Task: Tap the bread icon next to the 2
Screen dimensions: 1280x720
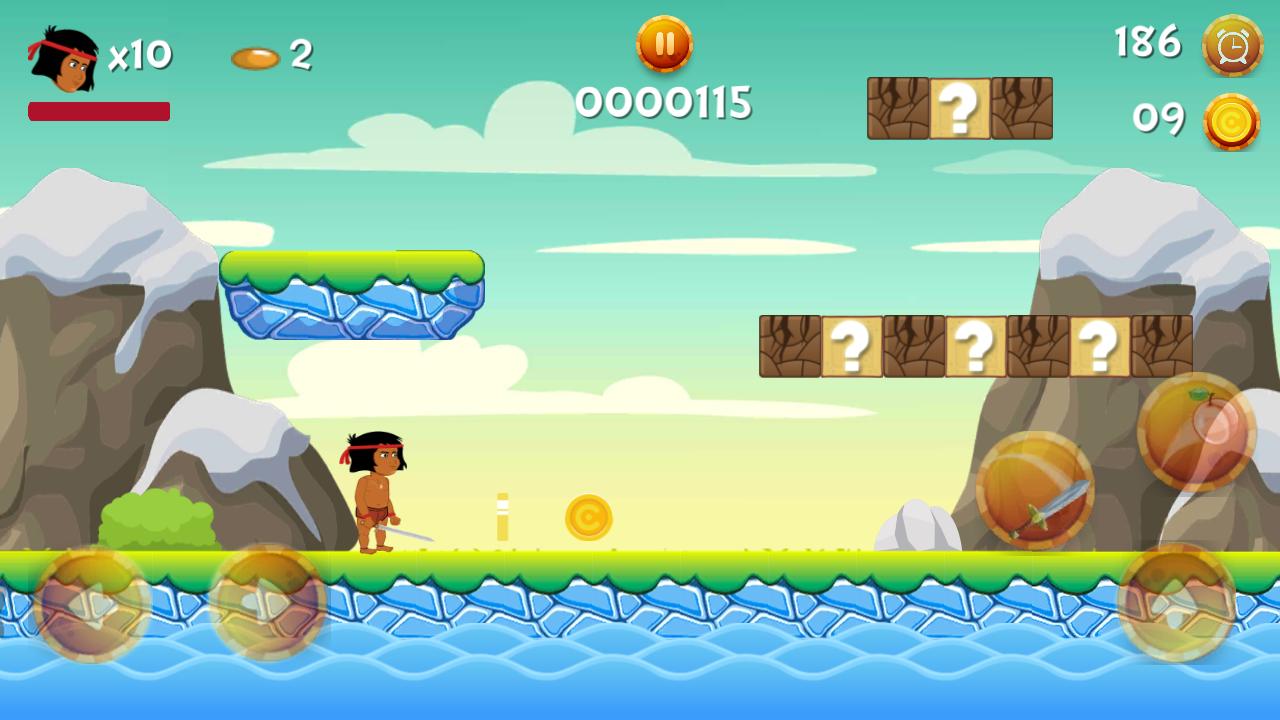Action: pyautogui.click(x=256, y=57)
